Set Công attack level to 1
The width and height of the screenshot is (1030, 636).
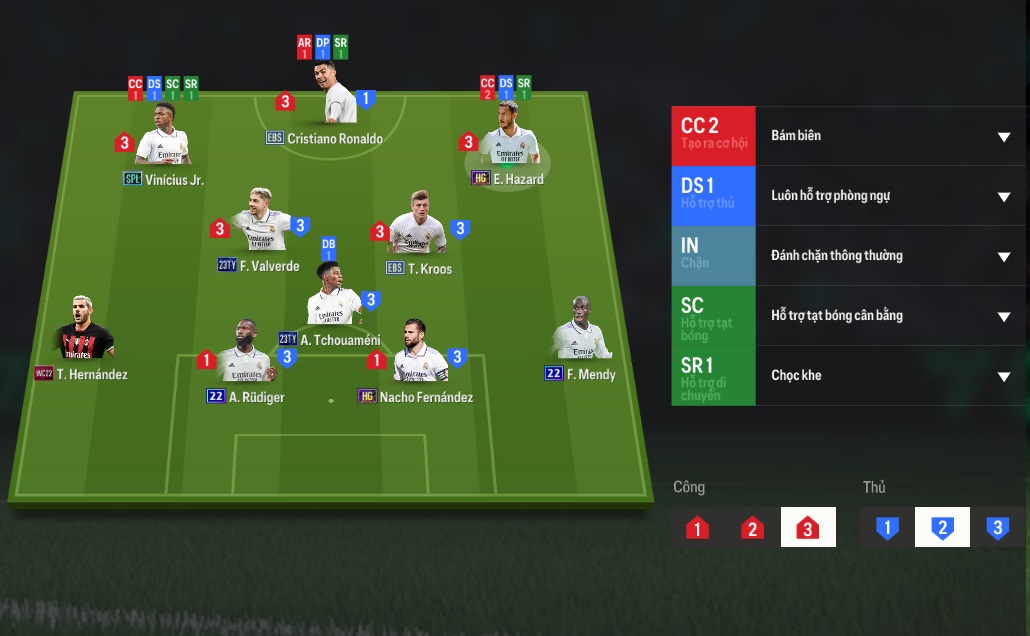click(698, 528)
